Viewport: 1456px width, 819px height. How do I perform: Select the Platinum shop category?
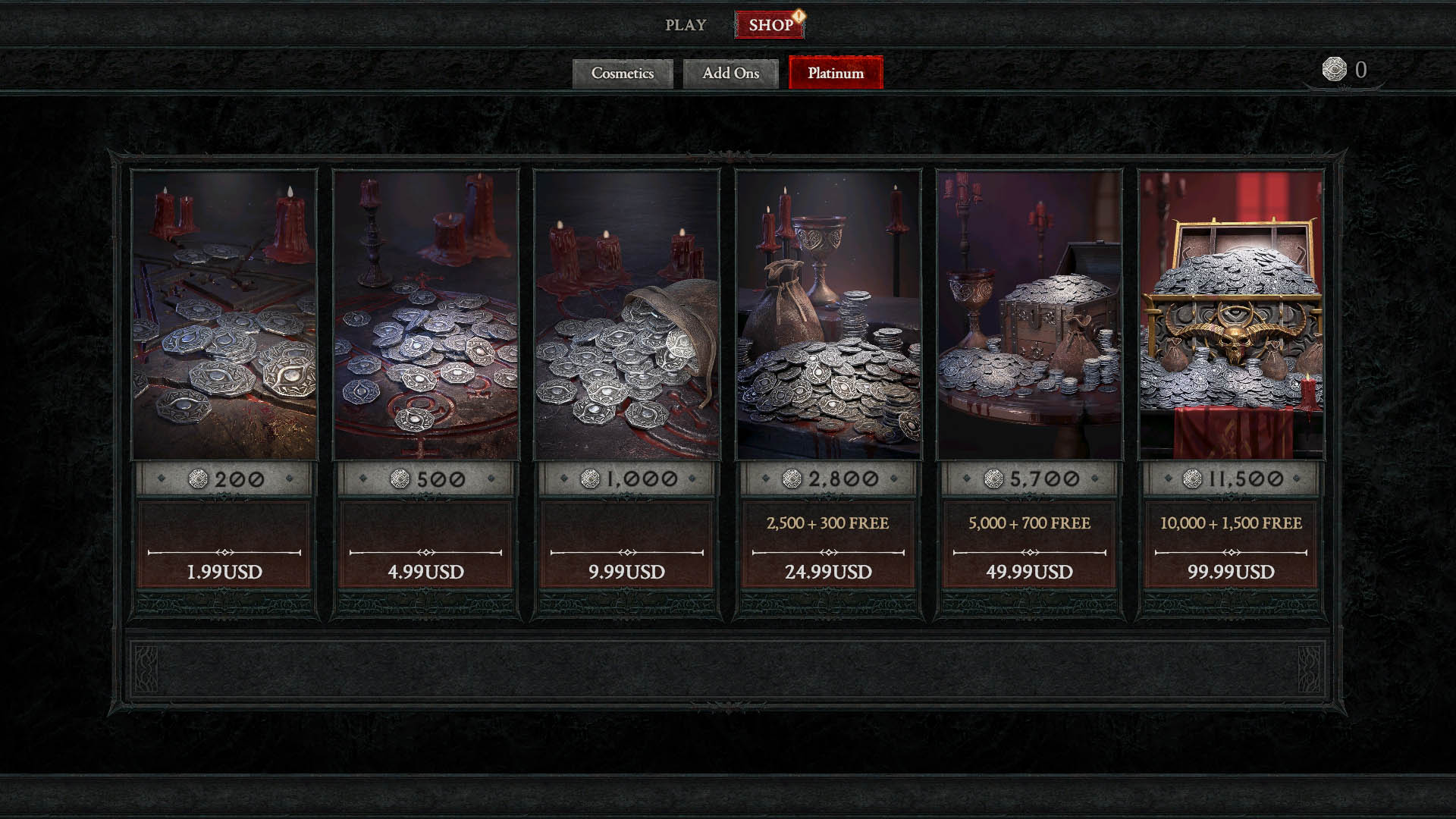[835, 74]
